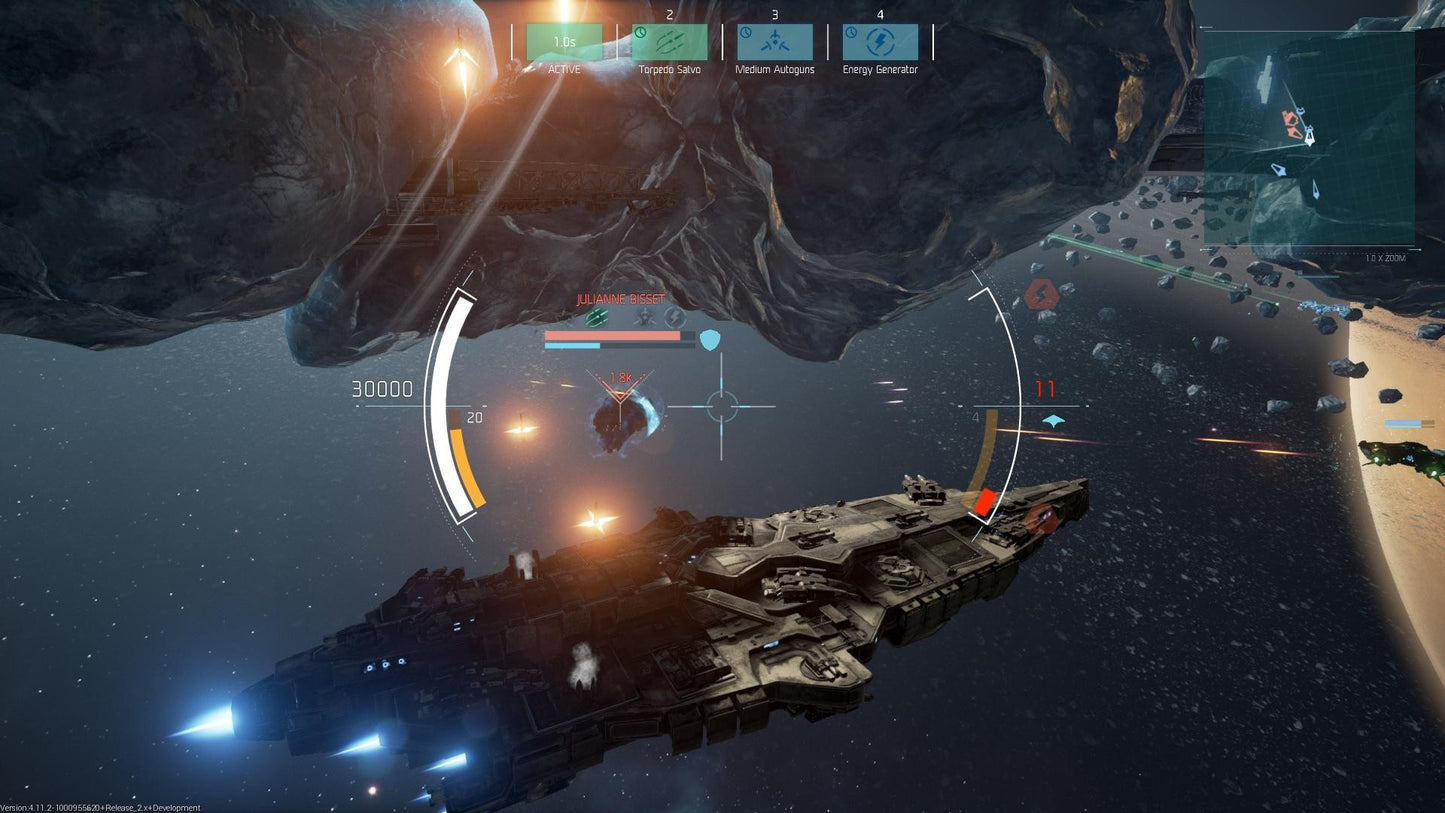
Task: Click Julianne Bisset's name label
Action: [x=621, y=299]
